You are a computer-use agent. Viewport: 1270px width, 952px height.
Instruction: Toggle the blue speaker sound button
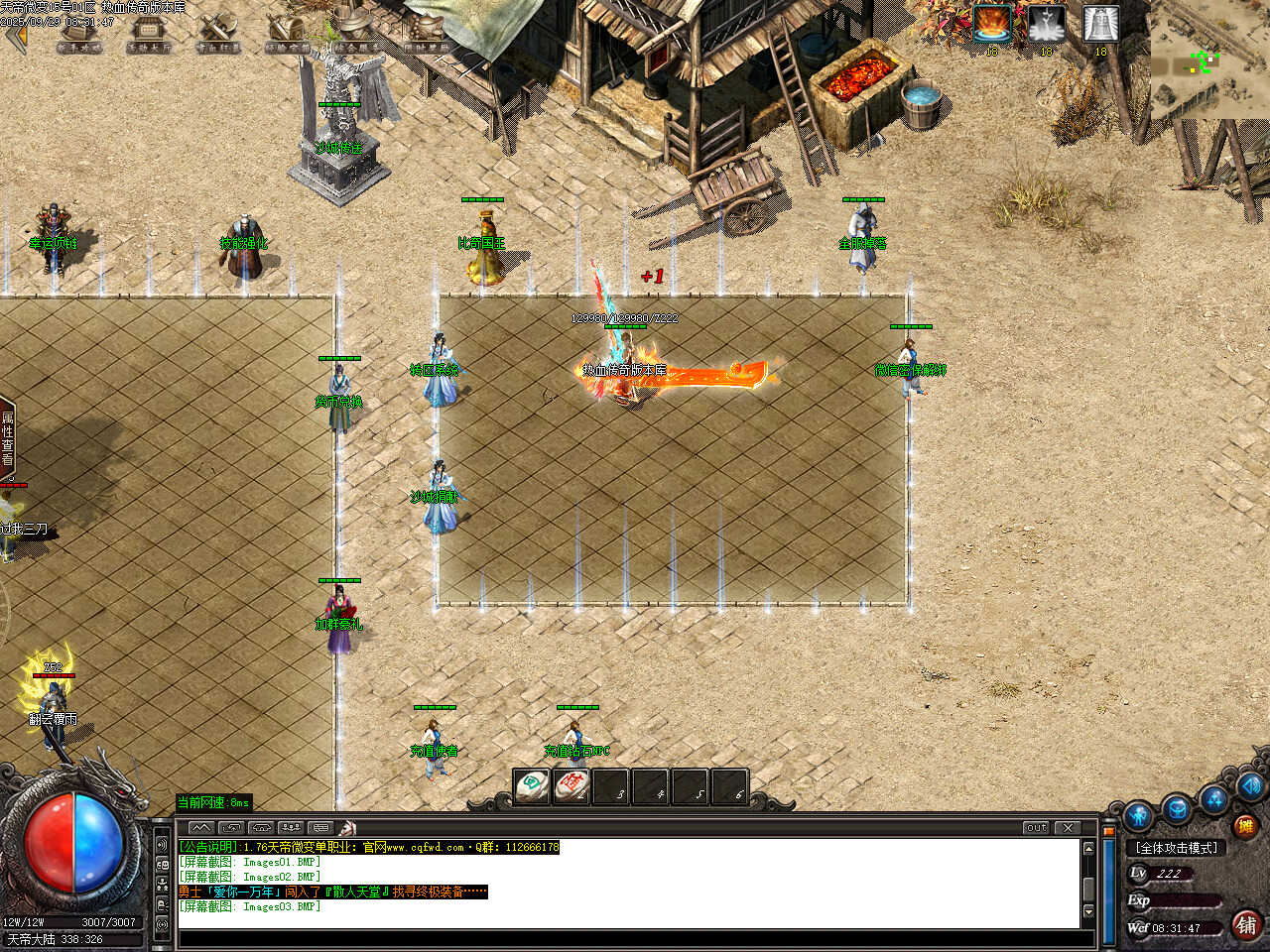(x=1250, y=786)
